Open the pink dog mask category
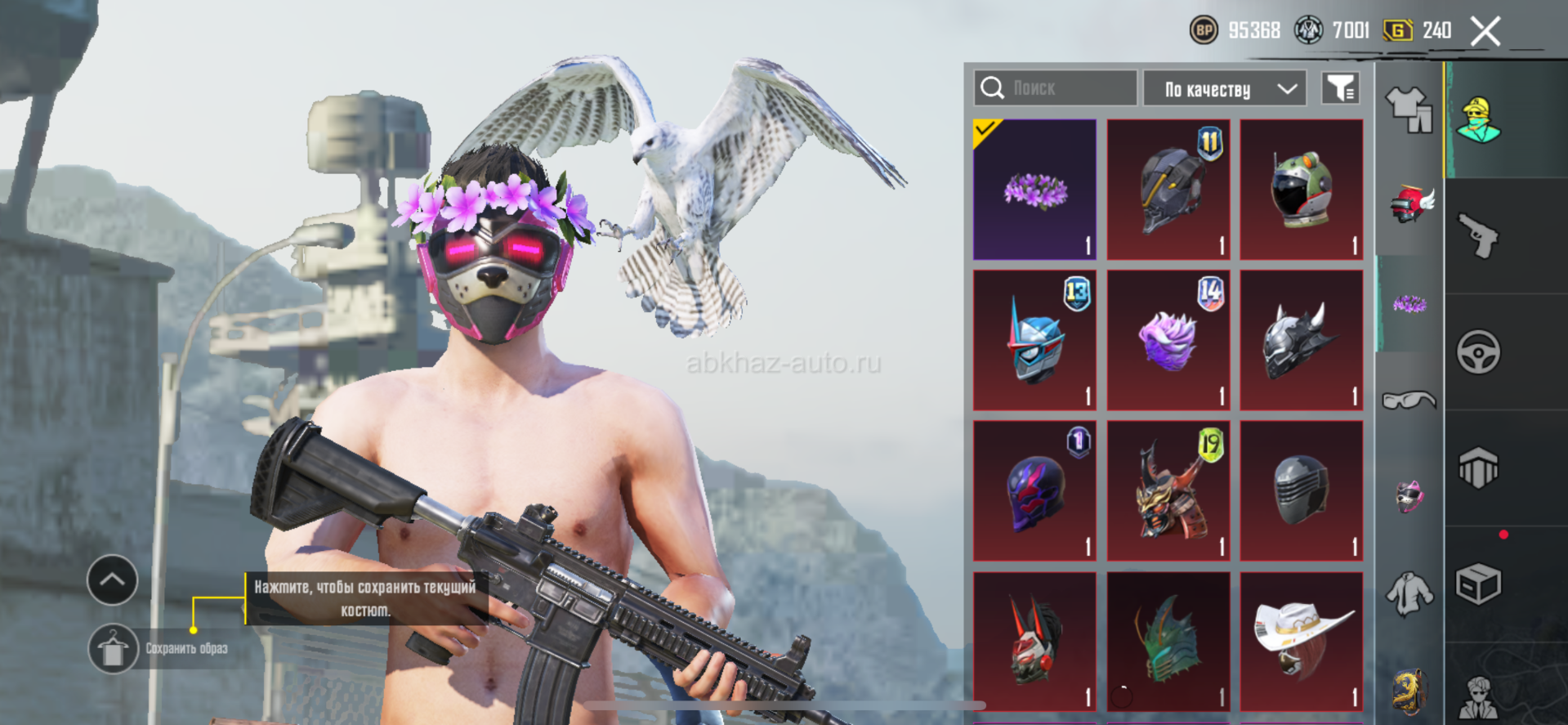This screenshot has height=725, width=1568. tap(1409, 495)
